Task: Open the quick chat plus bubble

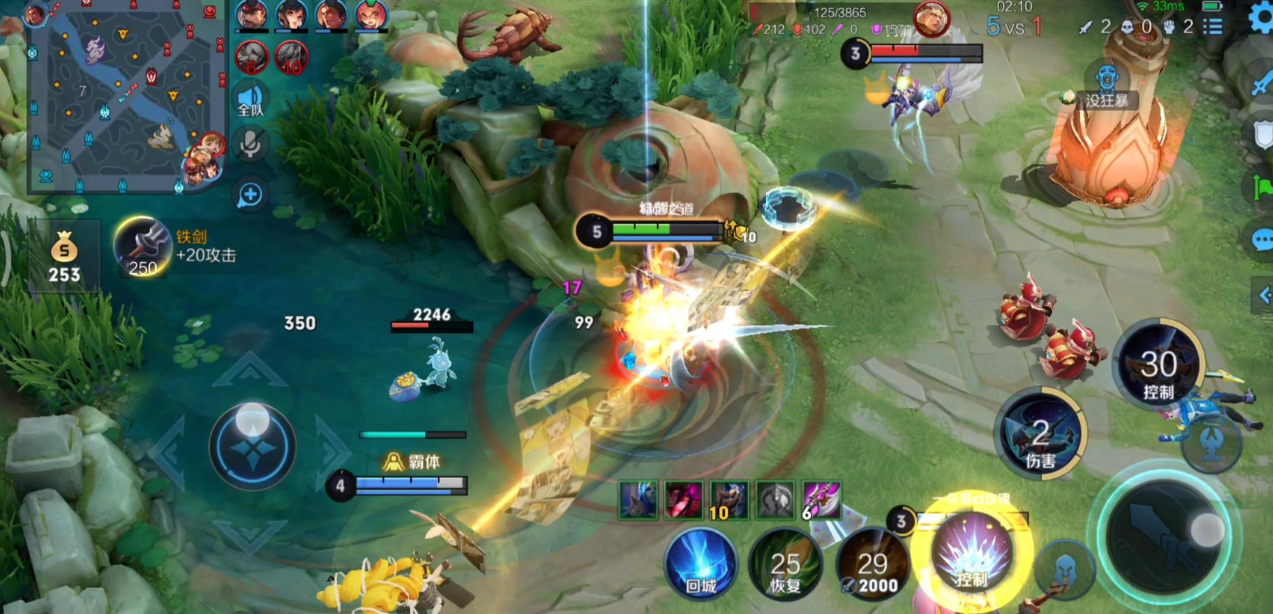Action: [250, 194]
